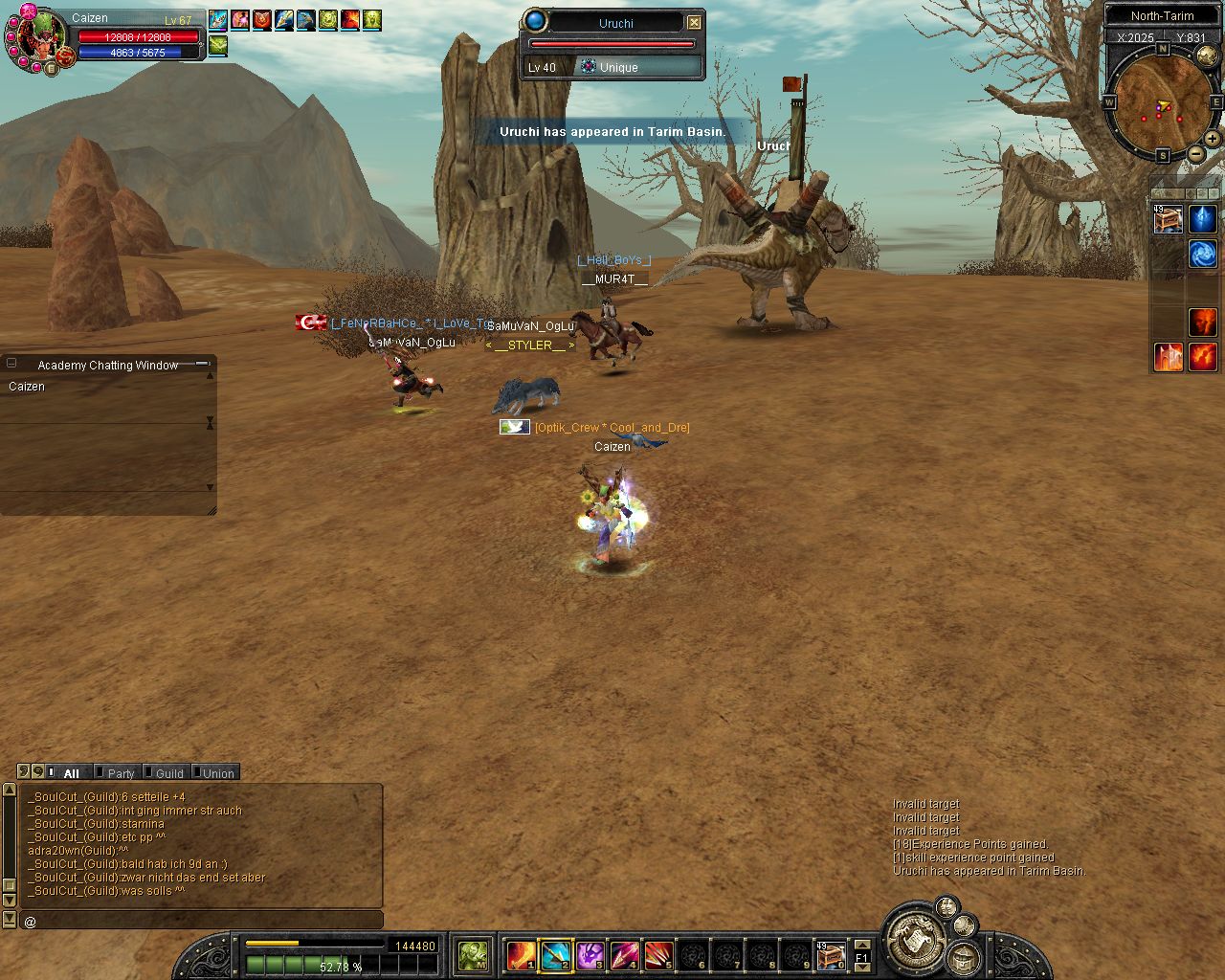Minimize the Academy Chatting Window
This screenshot has width=1225, height=980.
[x=202, y=364]
